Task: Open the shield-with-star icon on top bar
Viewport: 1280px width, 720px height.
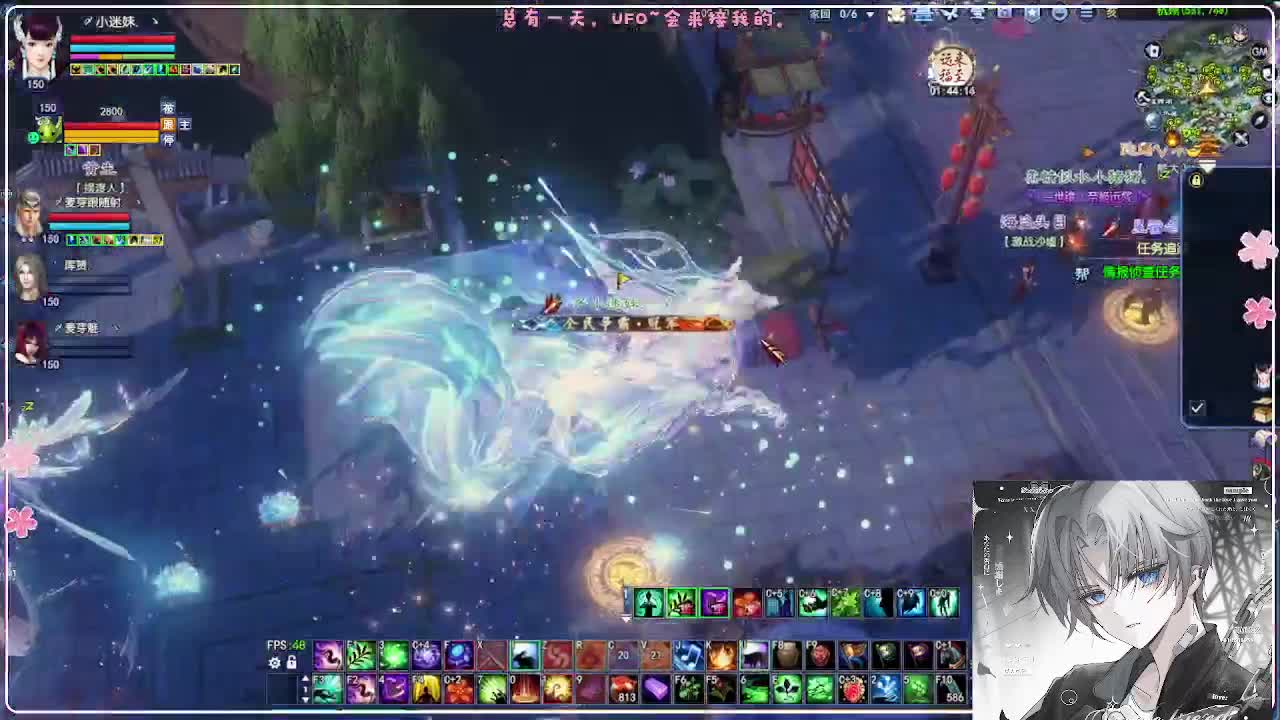Action: 1033,13
